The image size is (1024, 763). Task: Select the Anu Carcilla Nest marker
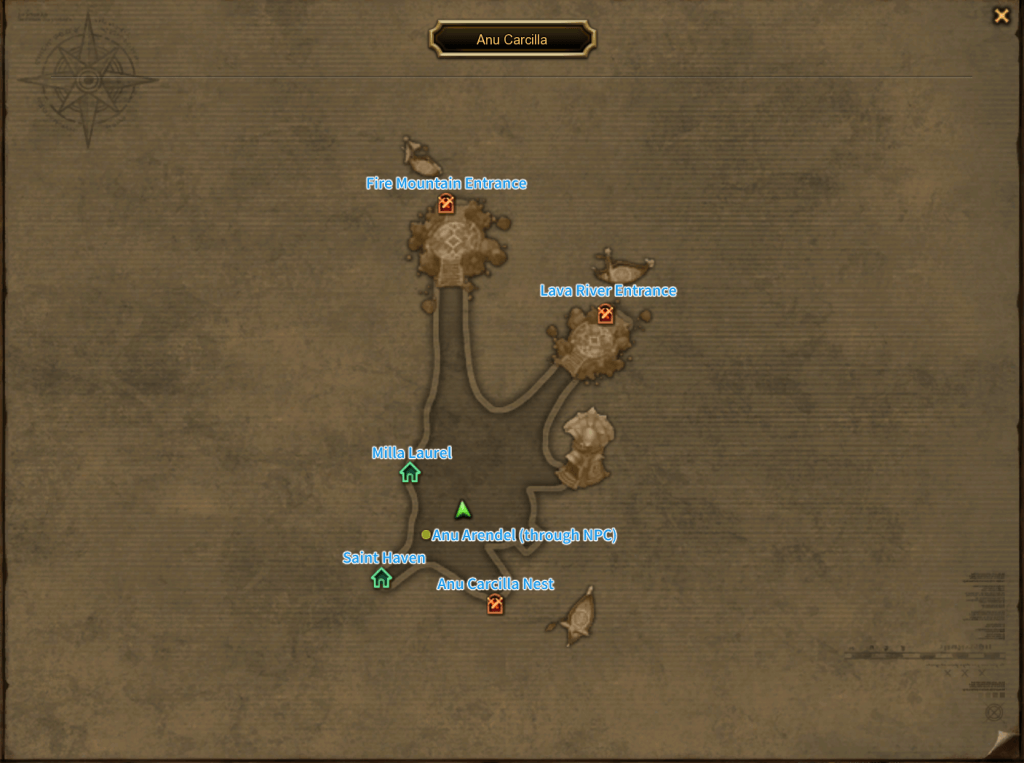495,604
